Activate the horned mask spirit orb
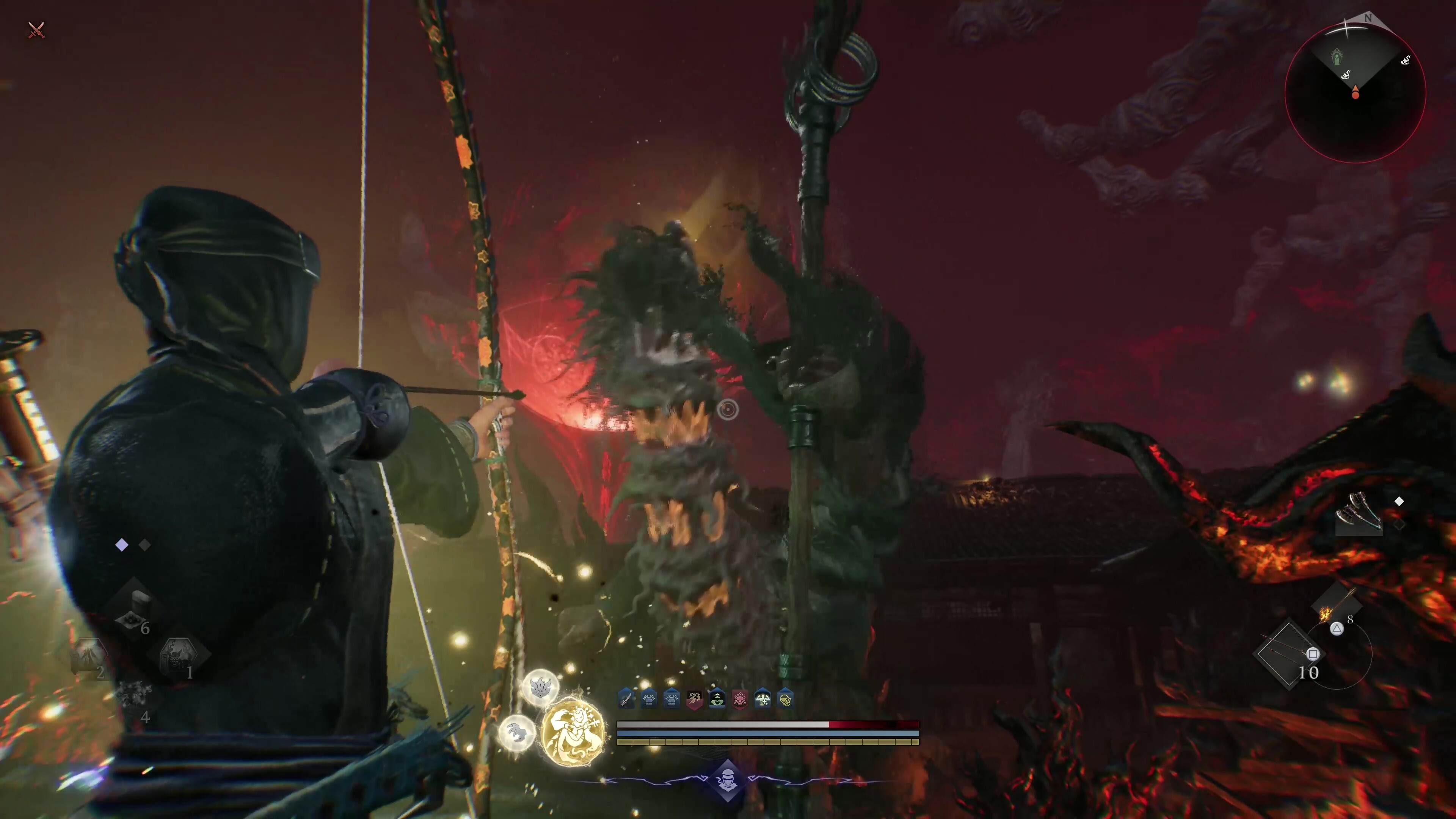 (x=540, y=687)
